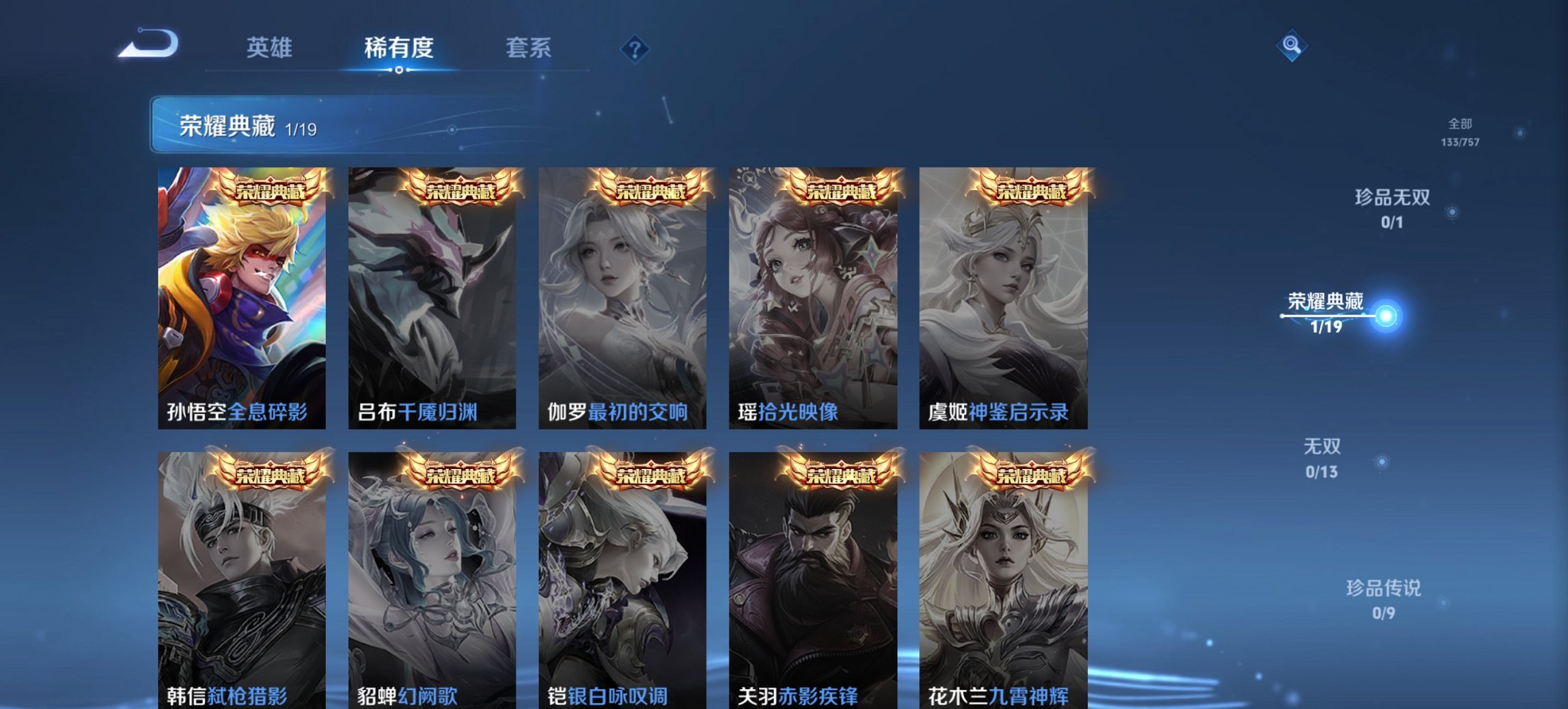Switch to the 套系 tab
Image resolution: width=1568 pixels, height=709 pixels.
pos(529,48)
